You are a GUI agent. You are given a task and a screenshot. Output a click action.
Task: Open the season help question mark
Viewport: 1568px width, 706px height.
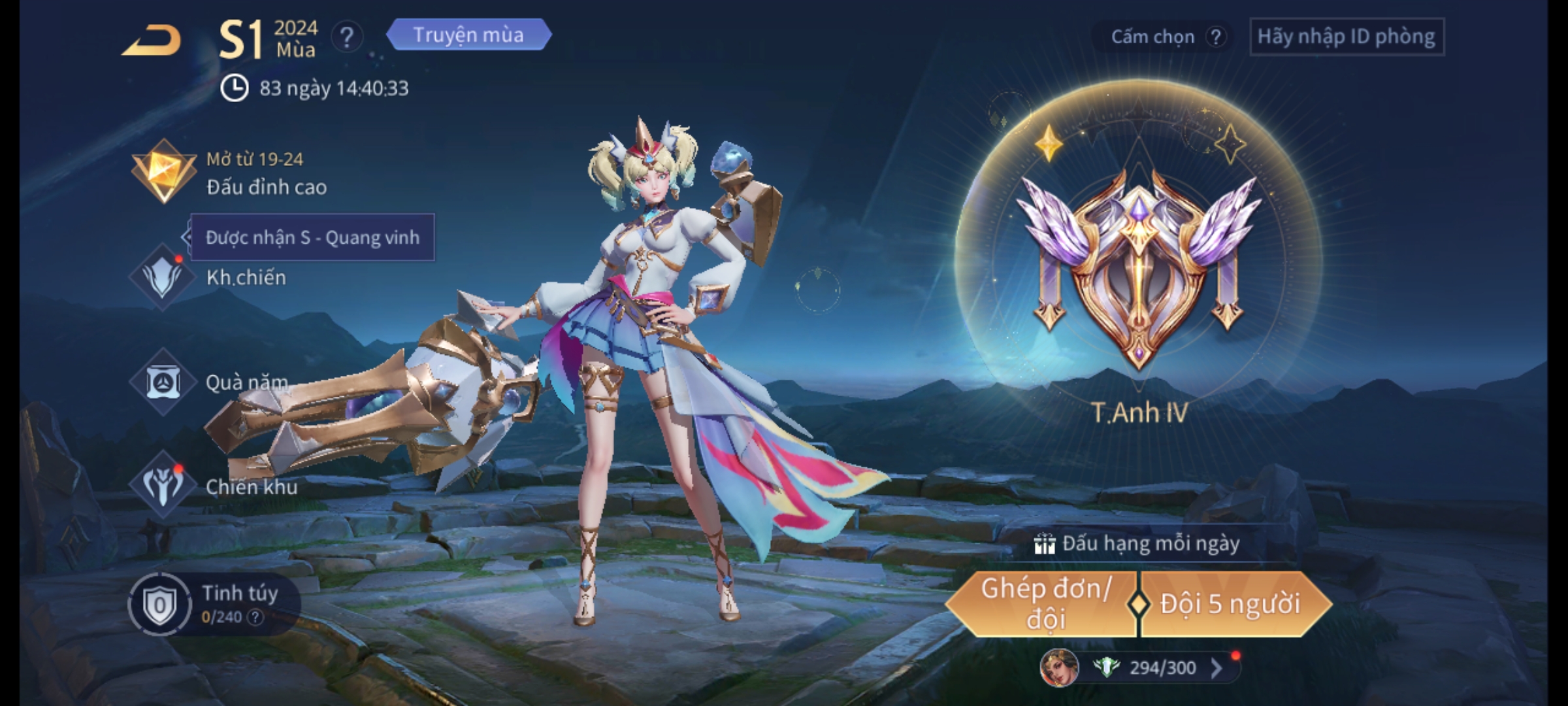point(346,37)
